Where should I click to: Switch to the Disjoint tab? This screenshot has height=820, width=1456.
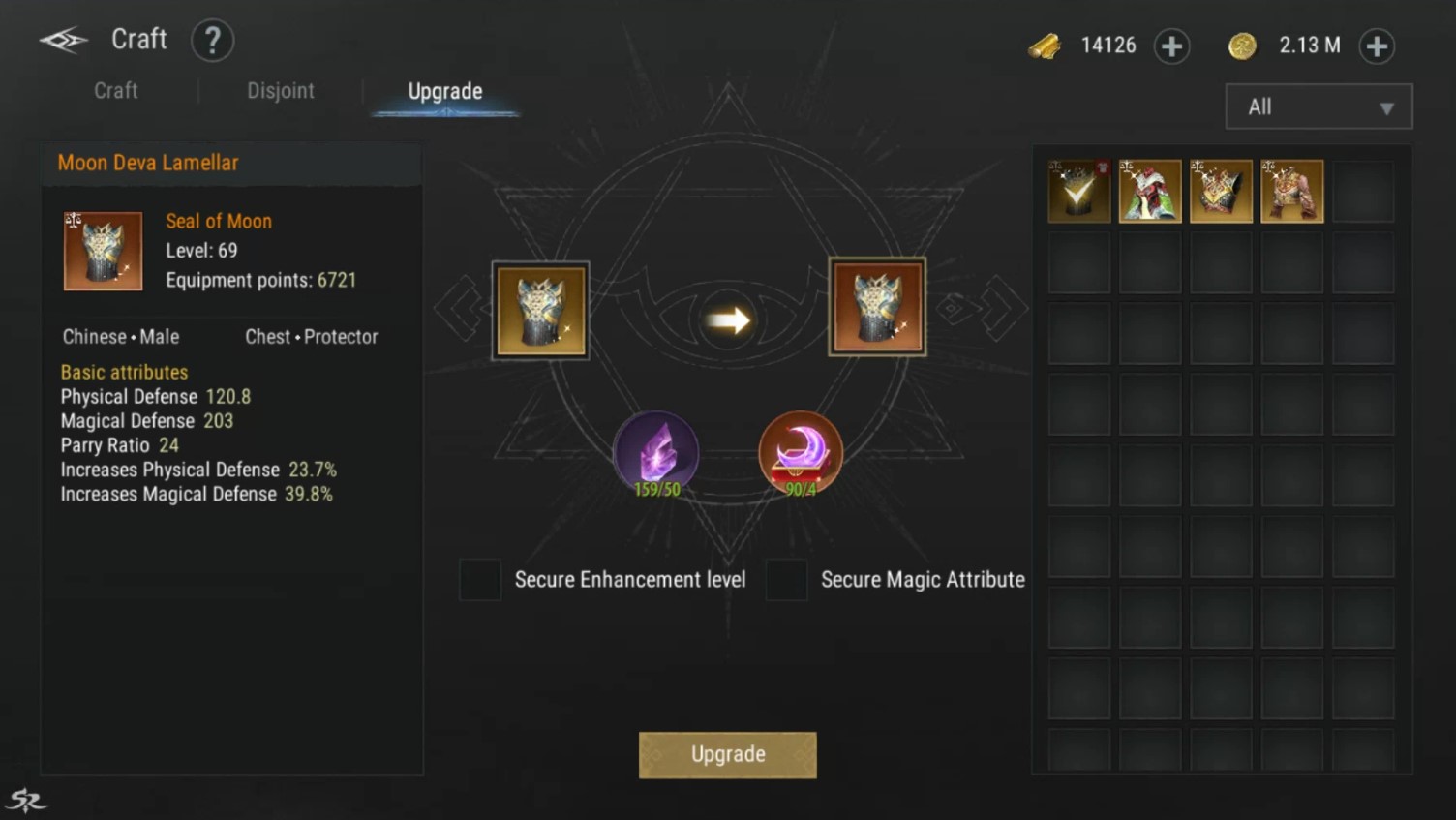[280, 91]
